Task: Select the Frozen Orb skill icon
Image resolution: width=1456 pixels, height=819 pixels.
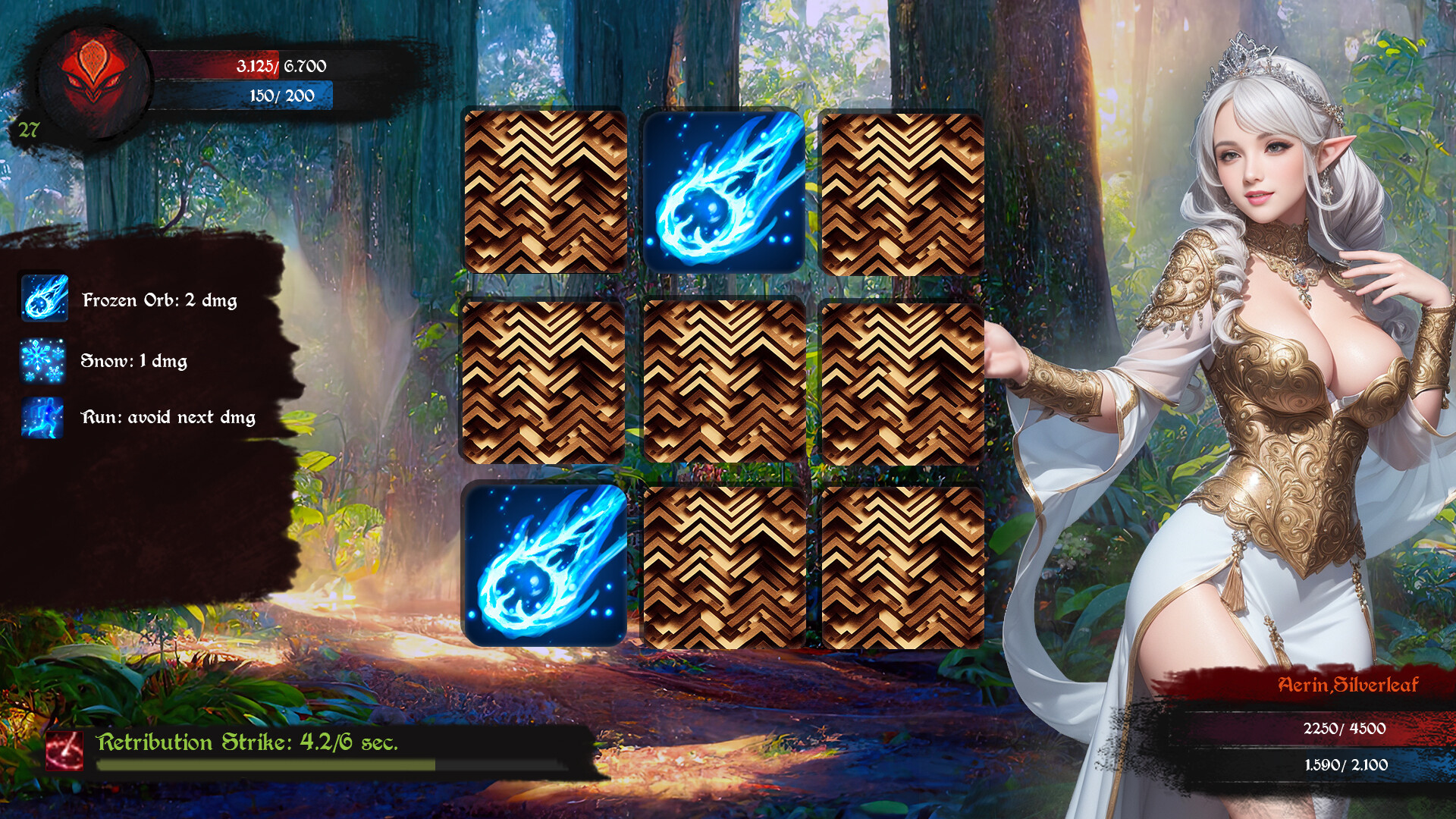Action: (x=44, y=299)
